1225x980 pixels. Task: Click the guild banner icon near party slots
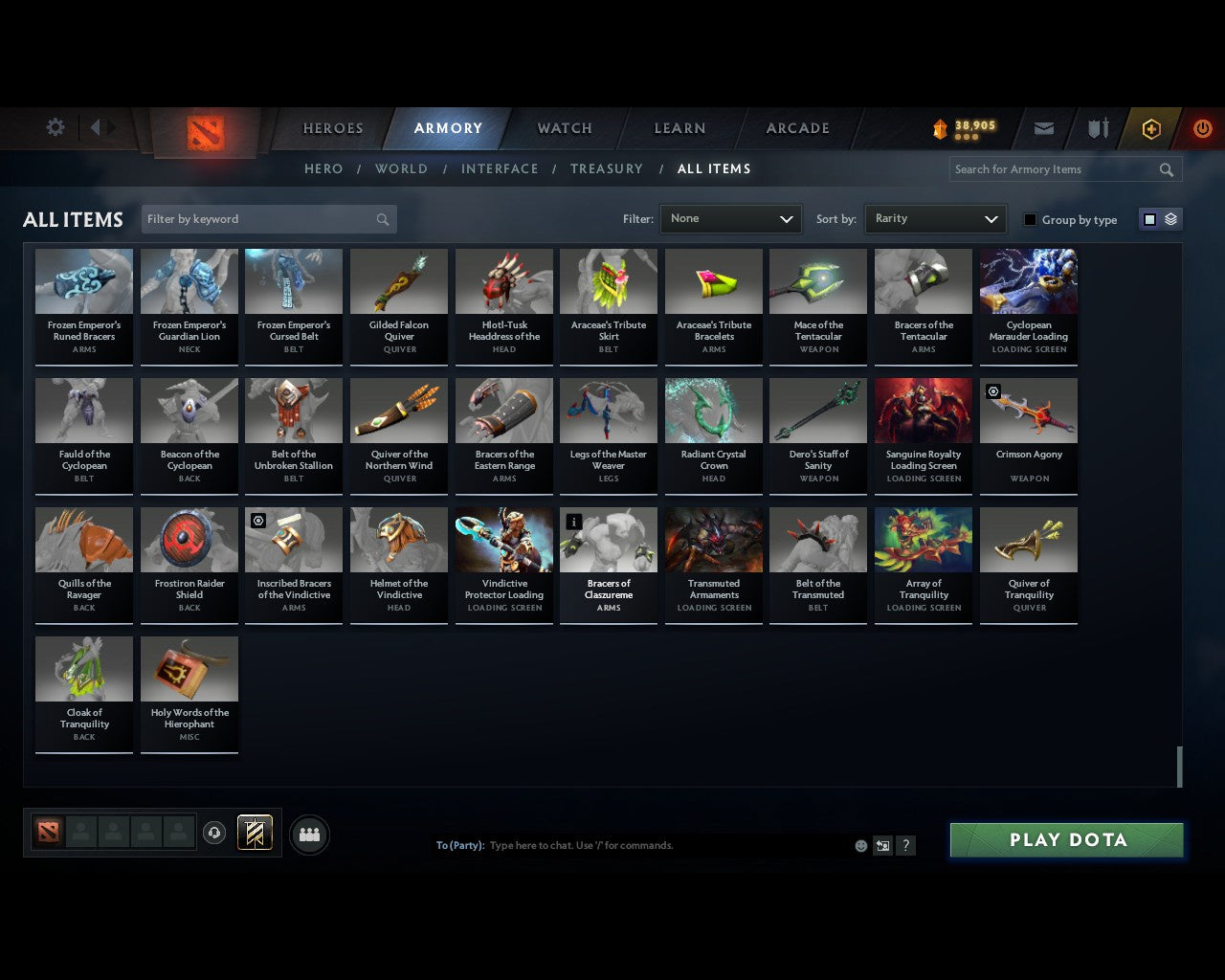click(x=255, y=833)
